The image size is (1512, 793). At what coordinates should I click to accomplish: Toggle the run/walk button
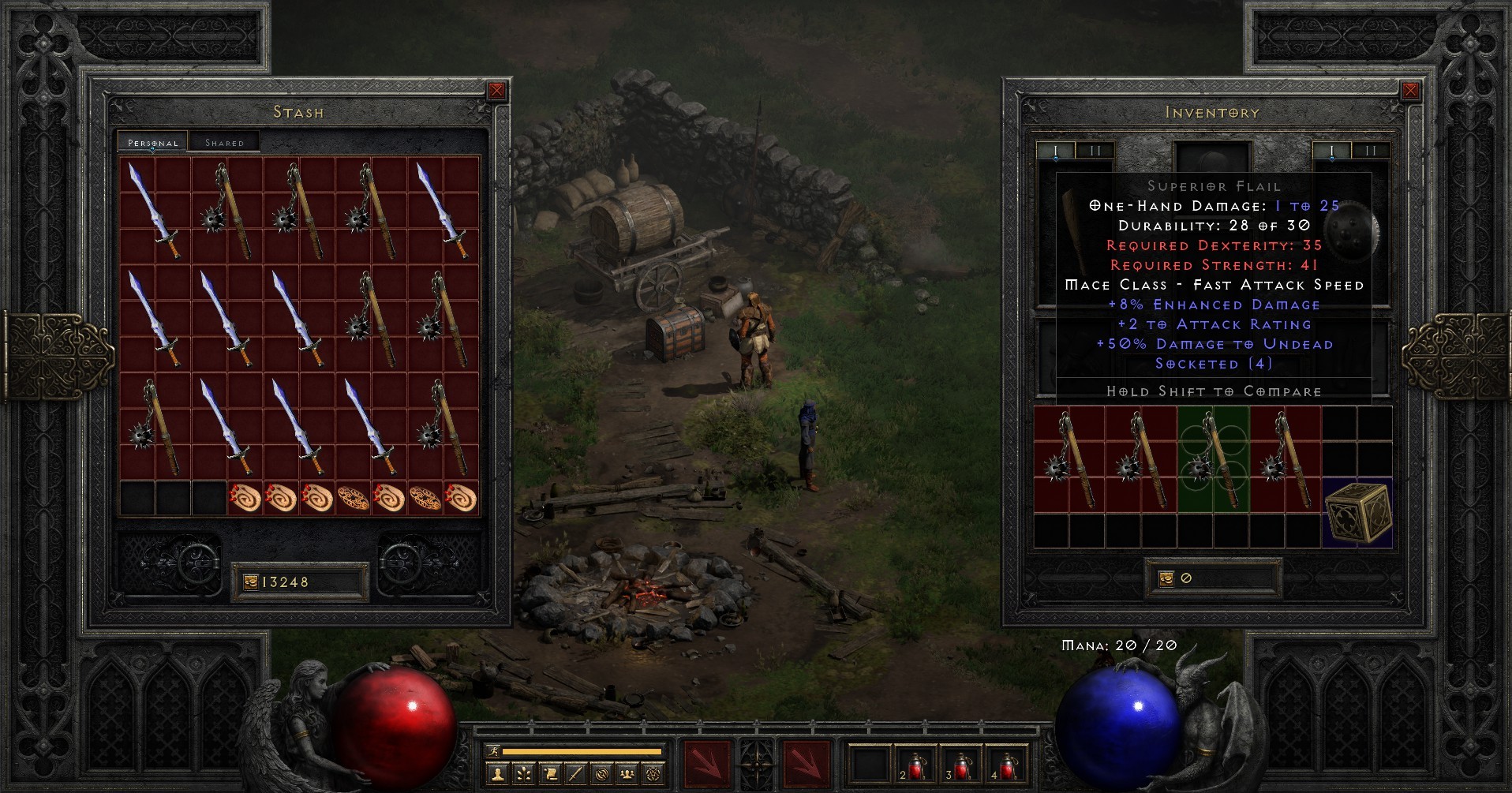tap(494, 752)
